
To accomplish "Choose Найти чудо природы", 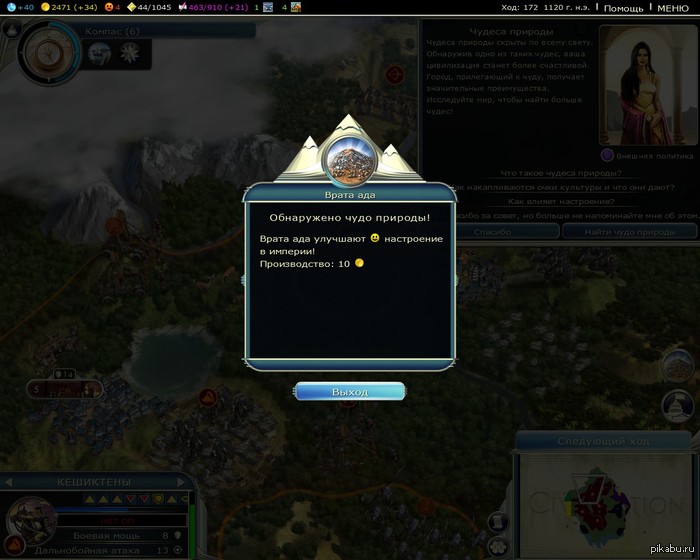I will click(x=630, y=231).
